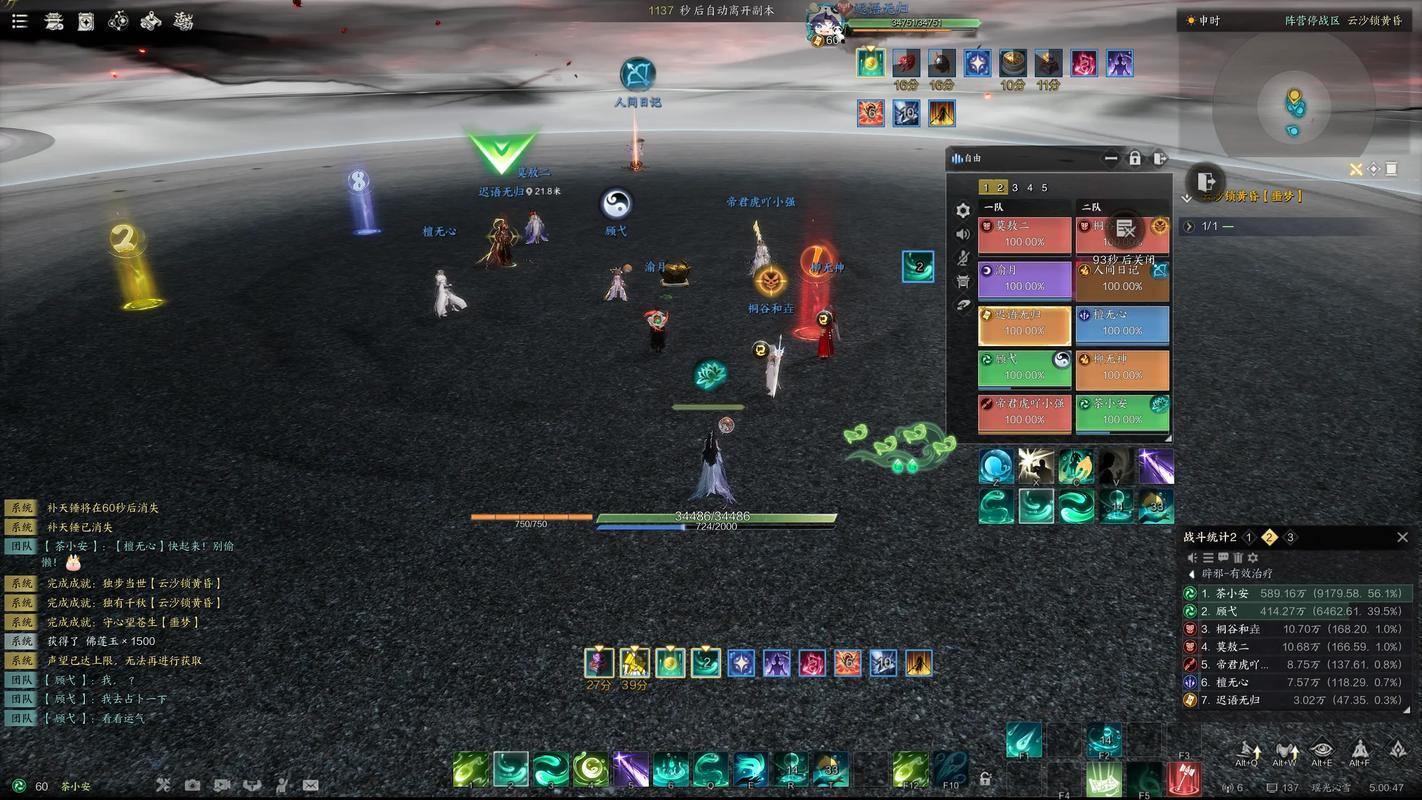Switch combat stats to page 3

point(1290,537)
